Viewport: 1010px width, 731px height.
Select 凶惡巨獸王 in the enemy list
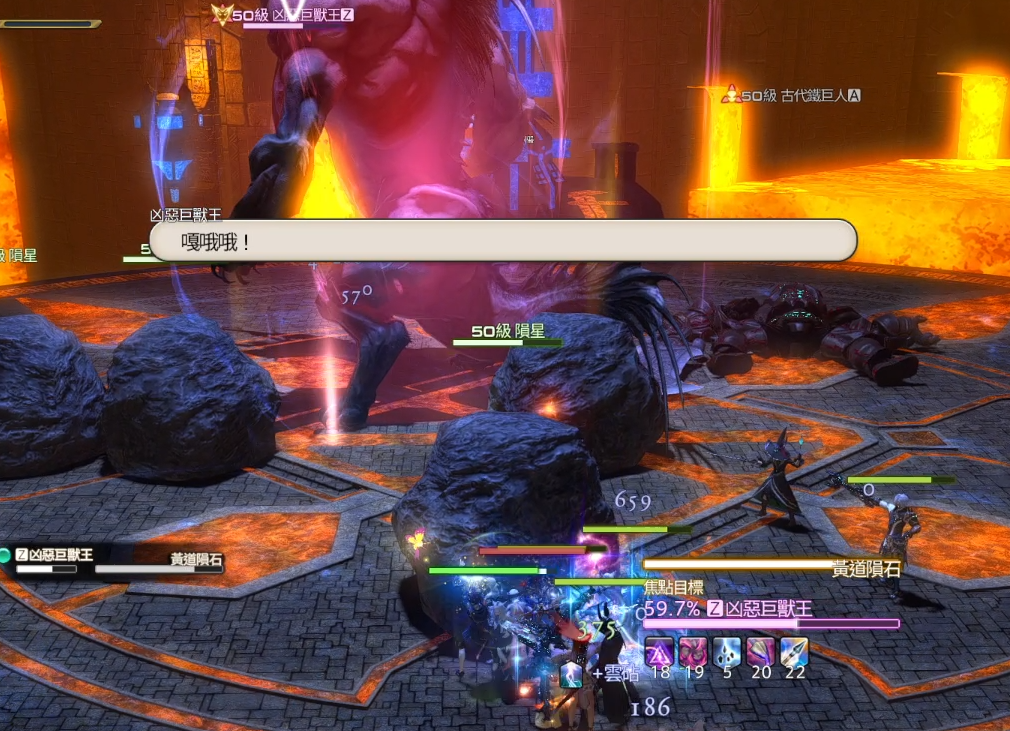[55, 555]
